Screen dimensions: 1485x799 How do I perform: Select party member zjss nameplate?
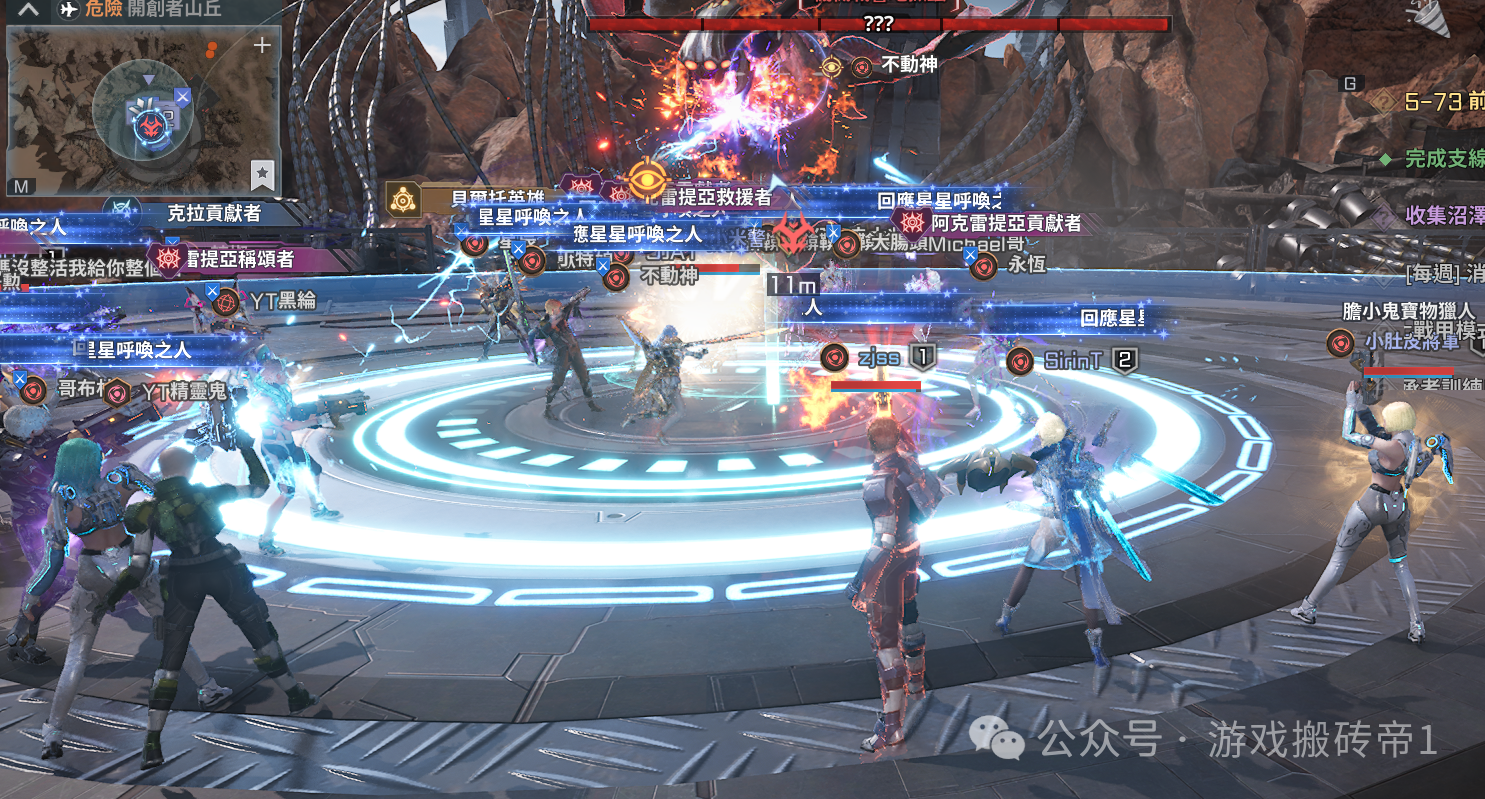878,358
